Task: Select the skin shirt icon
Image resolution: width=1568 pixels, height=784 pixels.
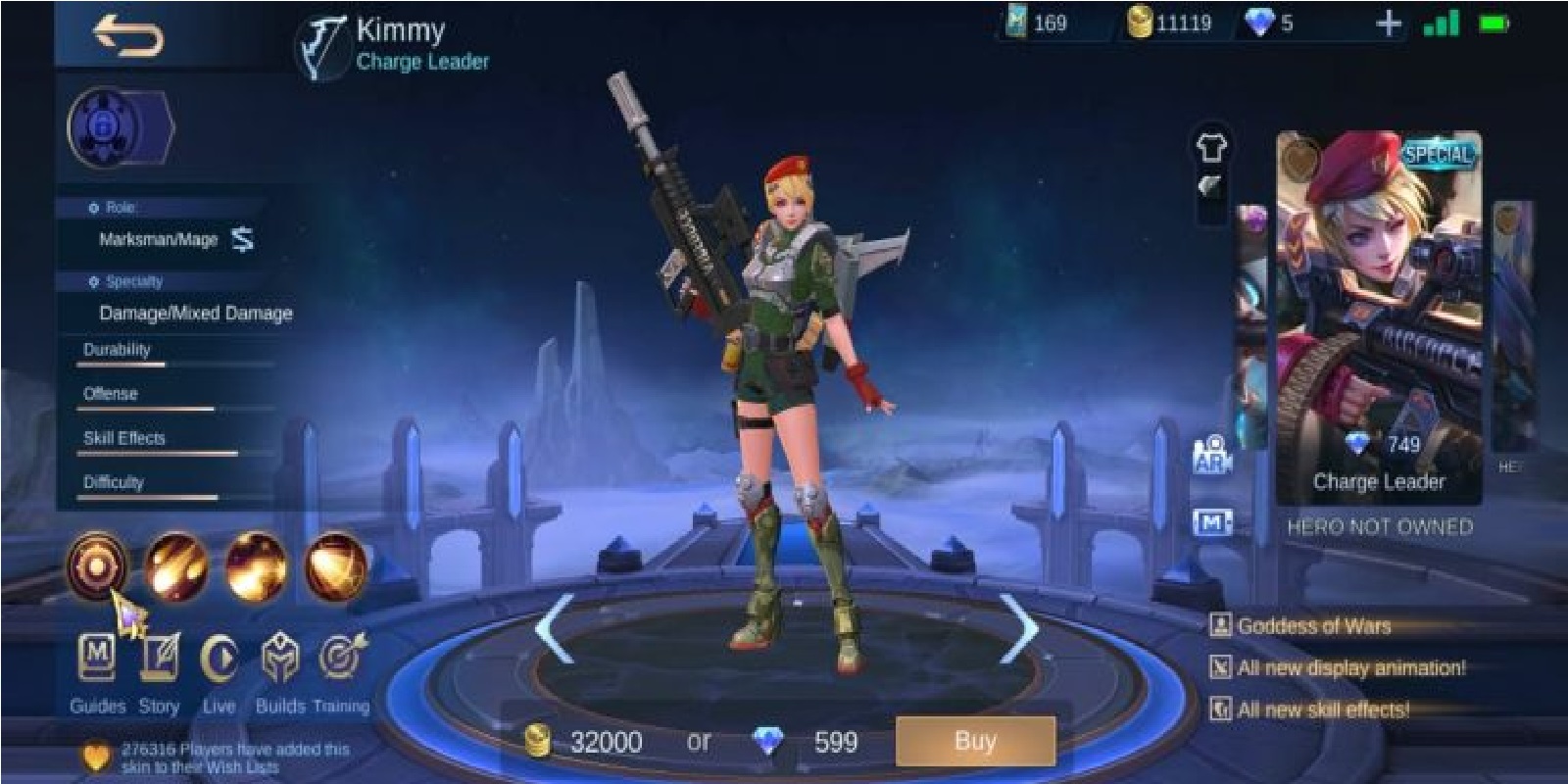Action: pos(1210,145)
